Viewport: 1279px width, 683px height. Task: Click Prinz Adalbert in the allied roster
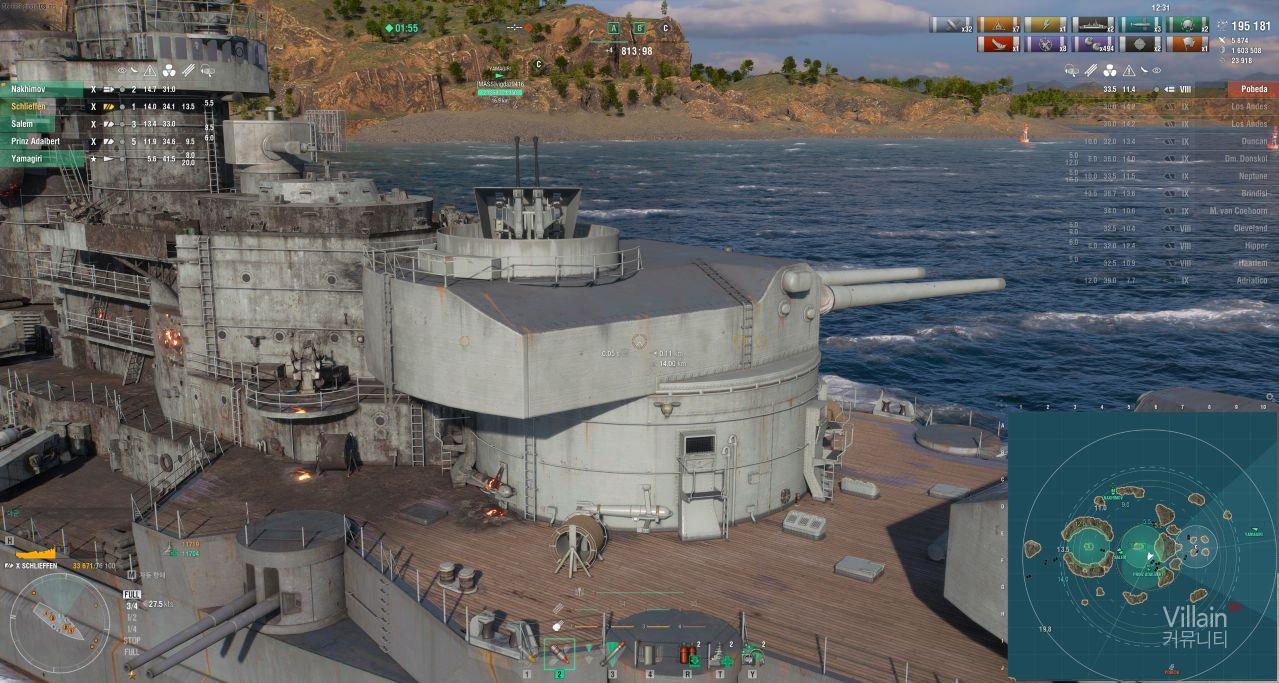(45, 141)
